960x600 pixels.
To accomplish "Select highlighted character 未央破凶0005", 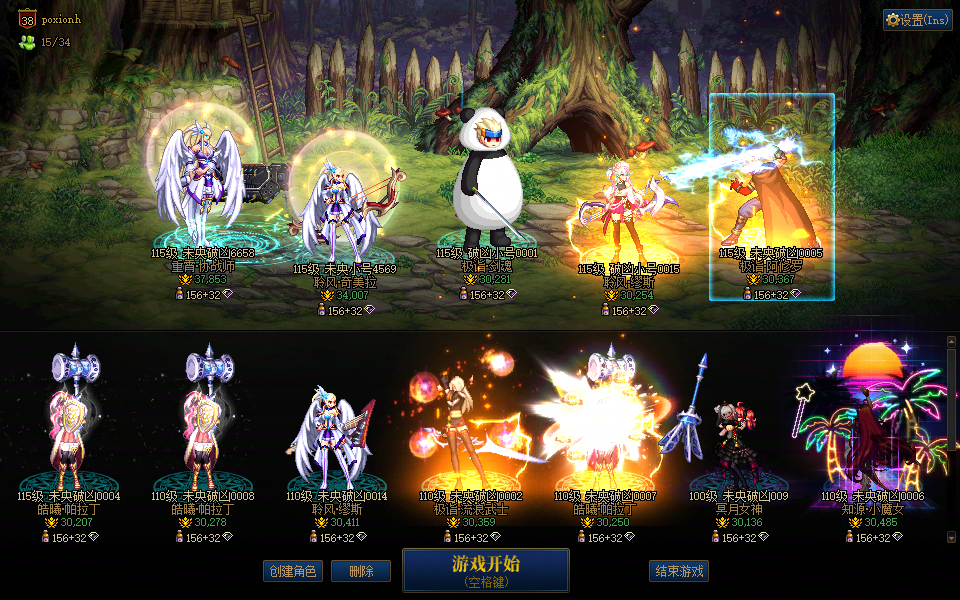I will [x=771, y=198].
